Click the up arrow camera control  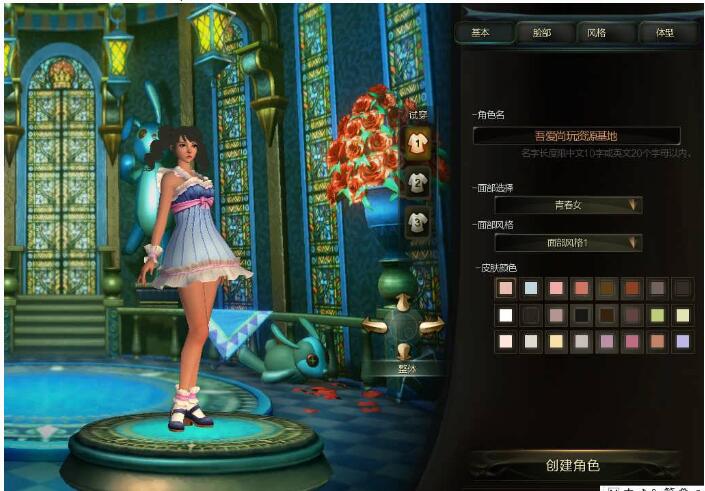tap(403, 300)
